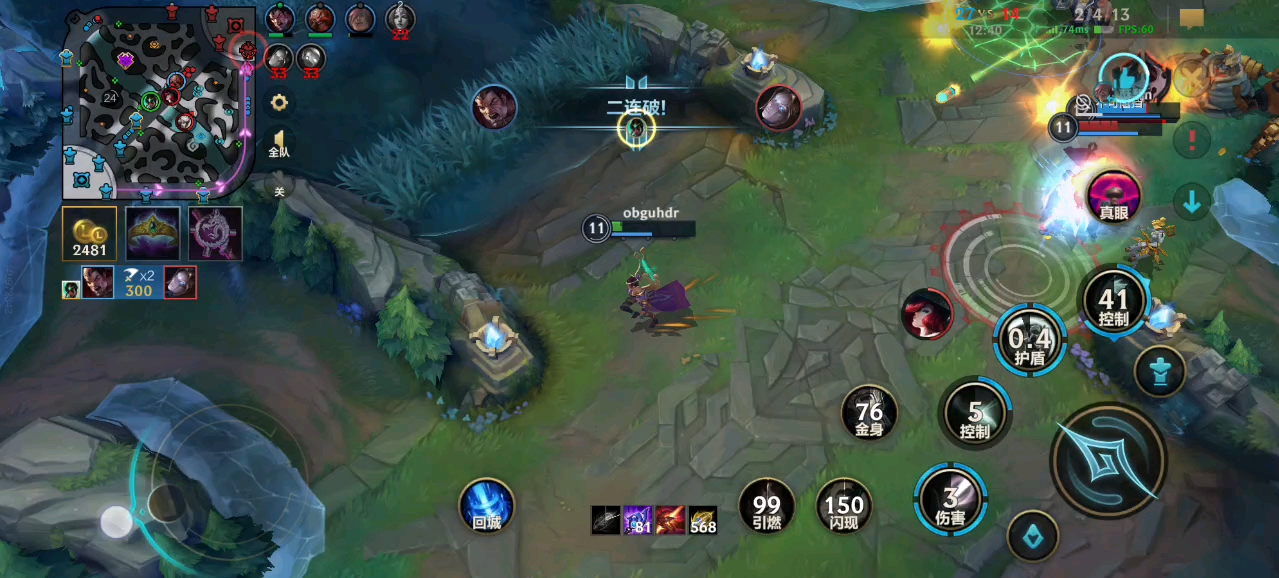Toggle the 全队 team voice speaker

pos(279,144)
